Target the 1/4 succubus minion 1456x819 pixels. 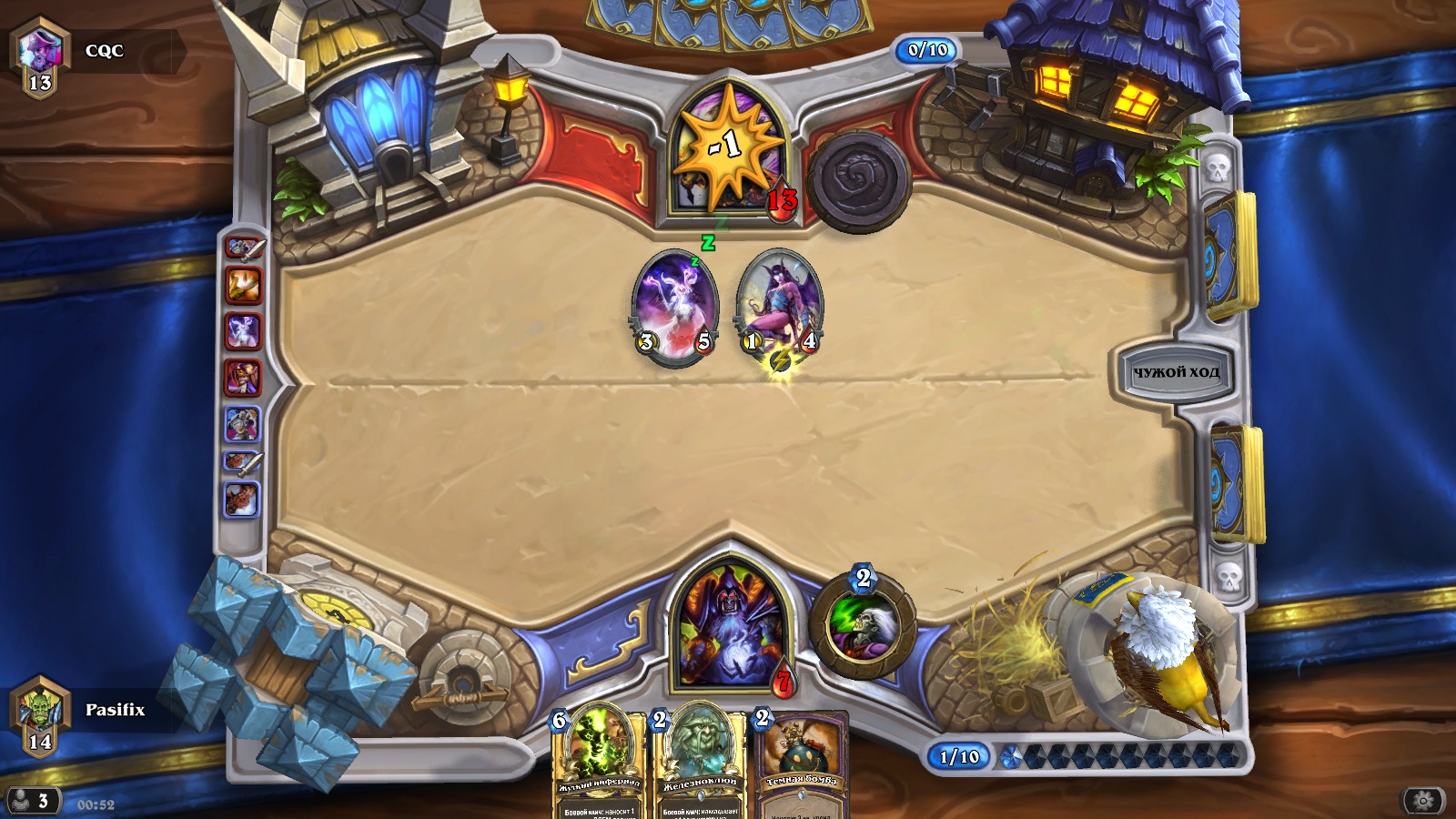[780, 307]
